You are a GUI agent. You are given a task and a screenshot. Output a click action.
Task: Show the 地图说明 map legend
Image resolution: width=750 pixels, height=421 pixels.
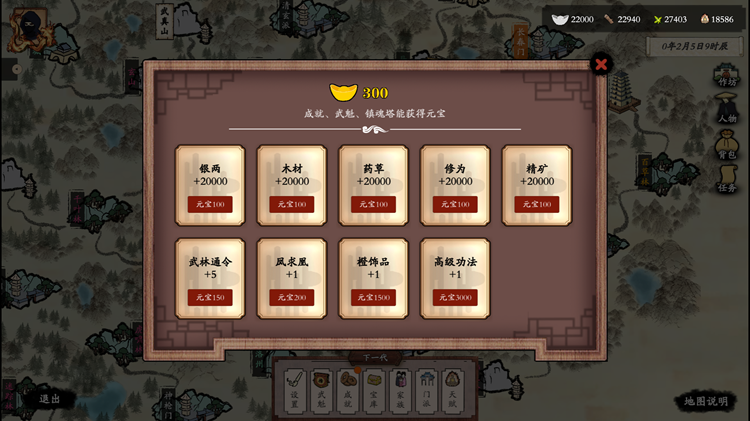coord(706,401)
